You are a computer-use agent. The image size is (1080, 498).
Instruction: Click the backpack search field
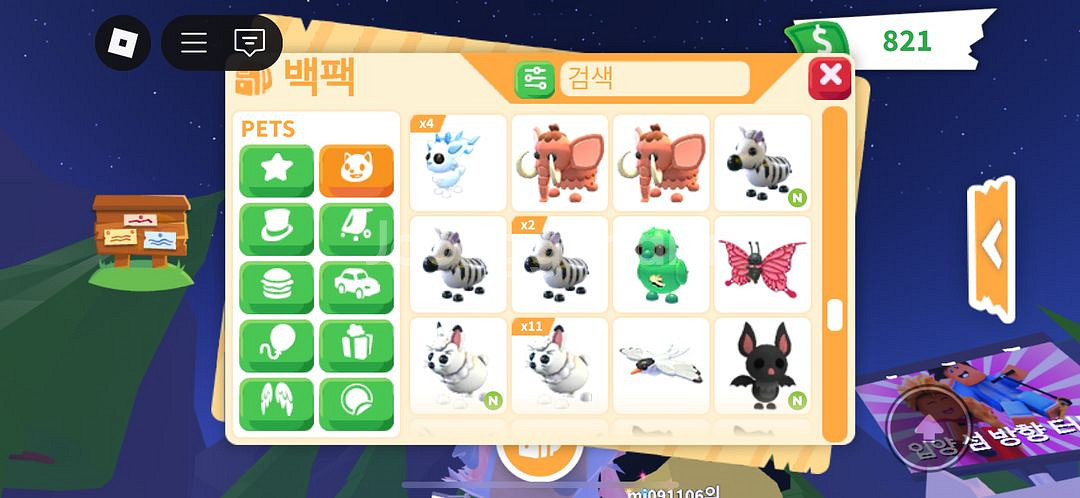pos(654,78)
